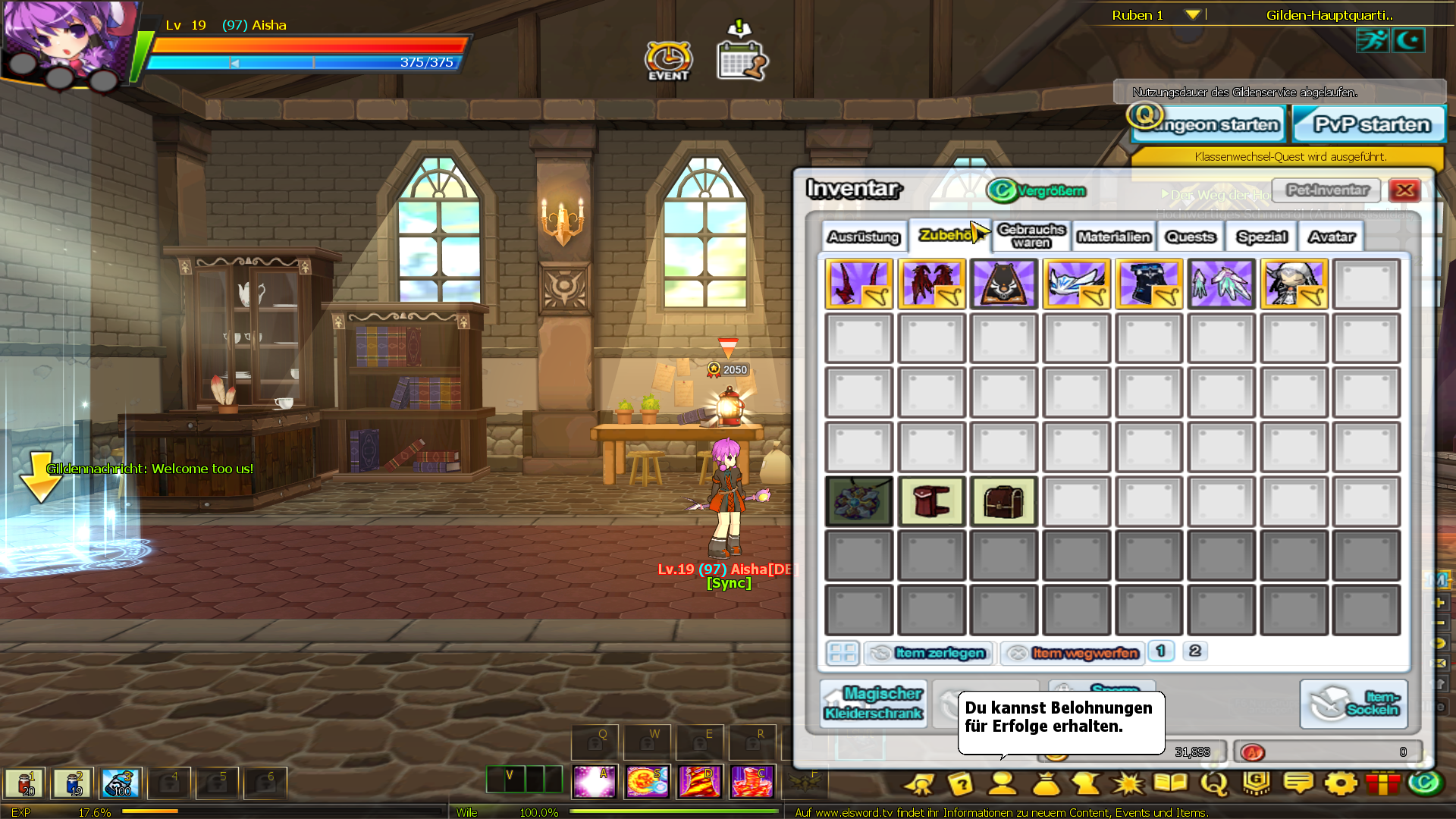The width and height of the screenshot is (1456, 819).
Task: Start PvP with PvP starten
Action: 1370,124
